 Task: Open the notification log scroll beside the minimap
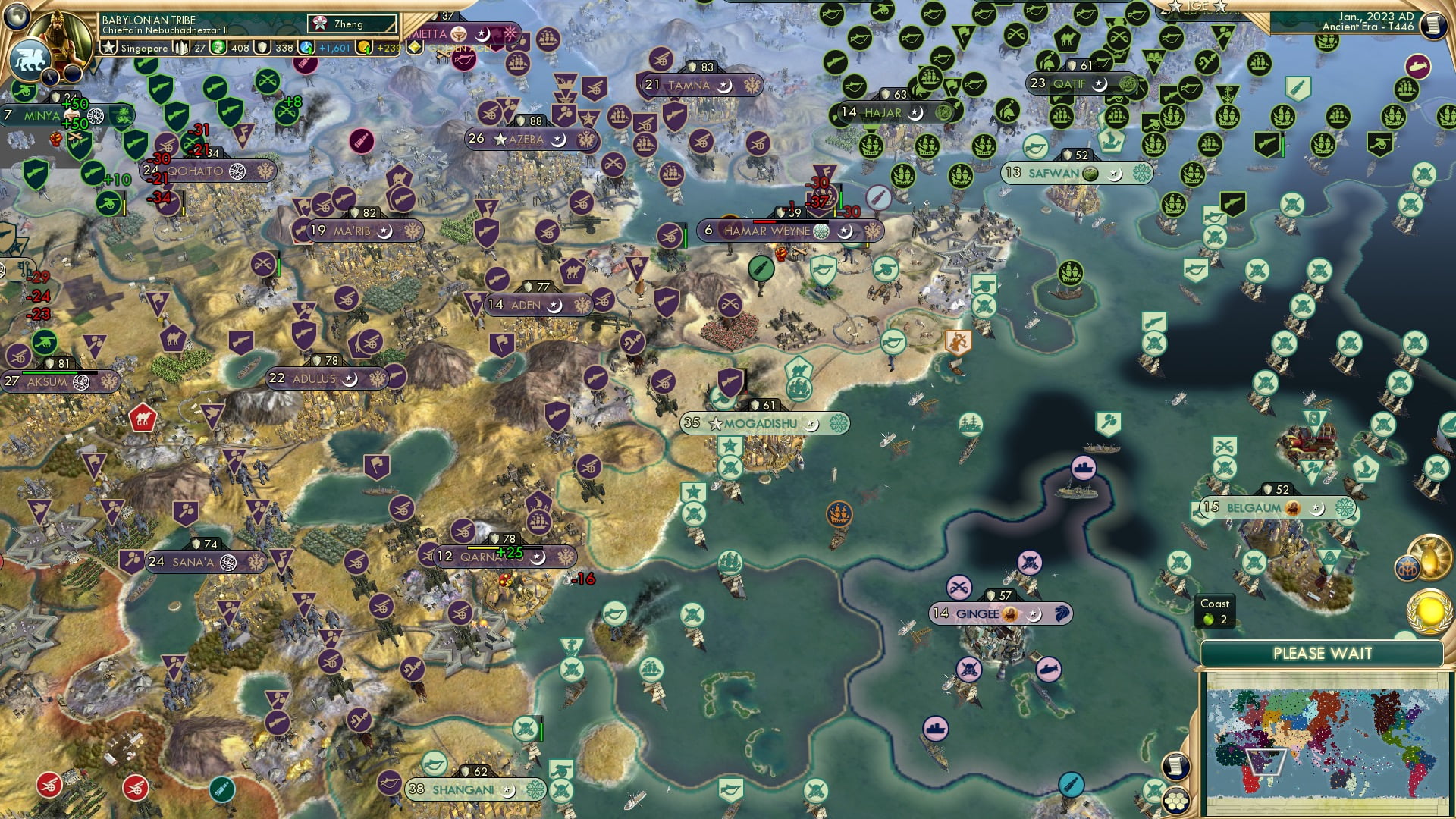1175,766
